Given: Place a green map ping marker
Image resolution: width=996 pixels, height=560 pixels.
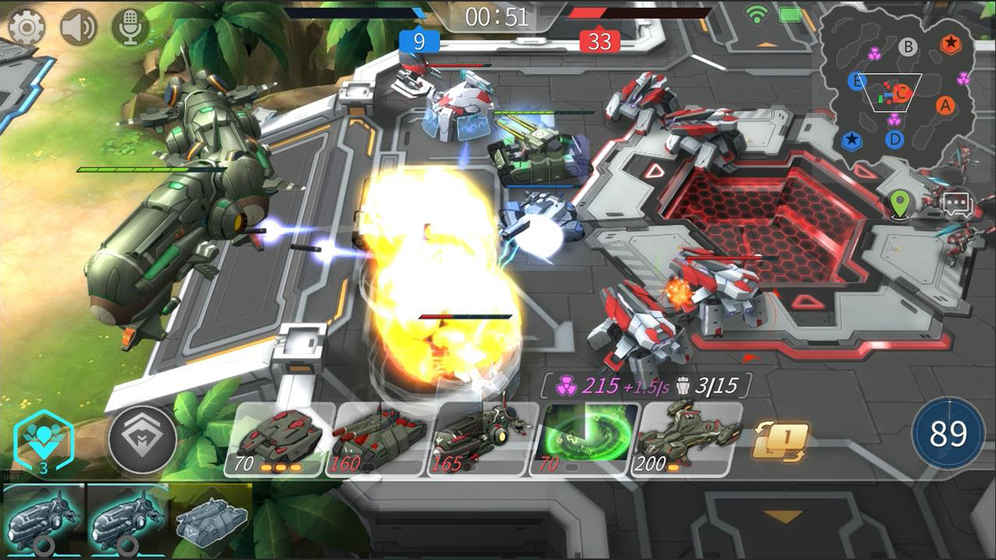Looking at the screenshot, I should [x=901, y=204].
